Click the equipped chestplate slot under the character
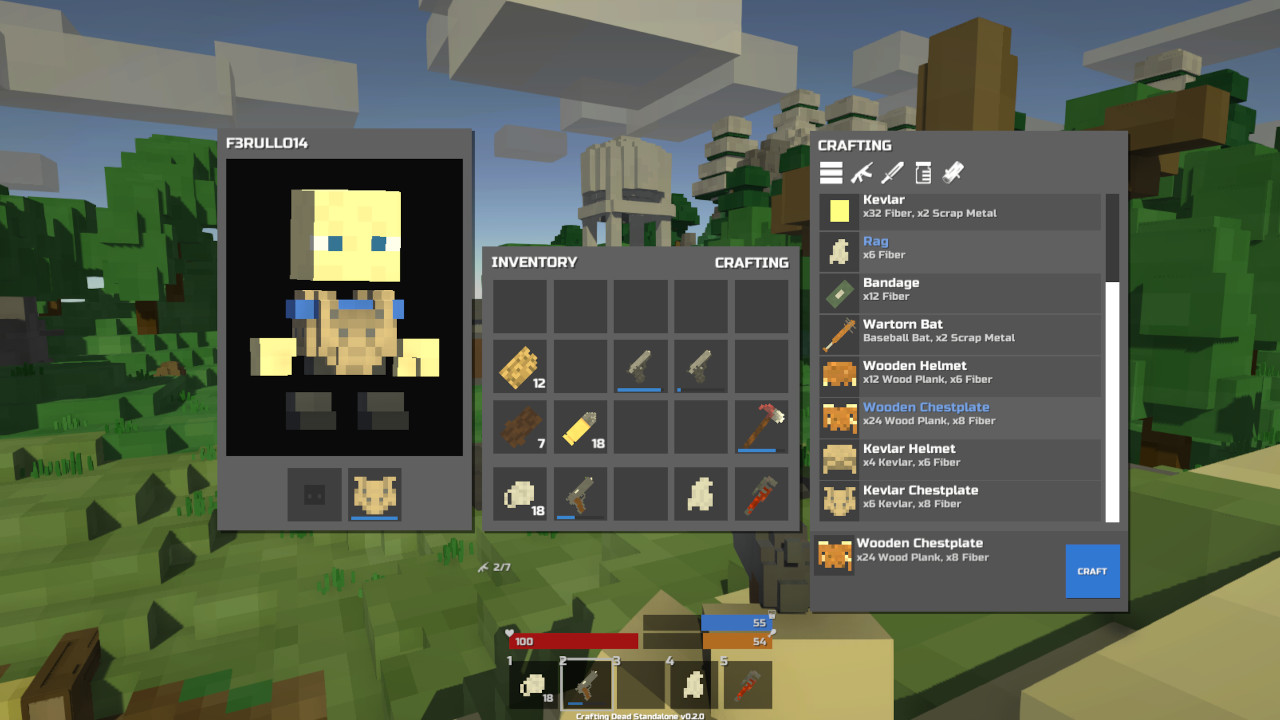 [373, 492]
